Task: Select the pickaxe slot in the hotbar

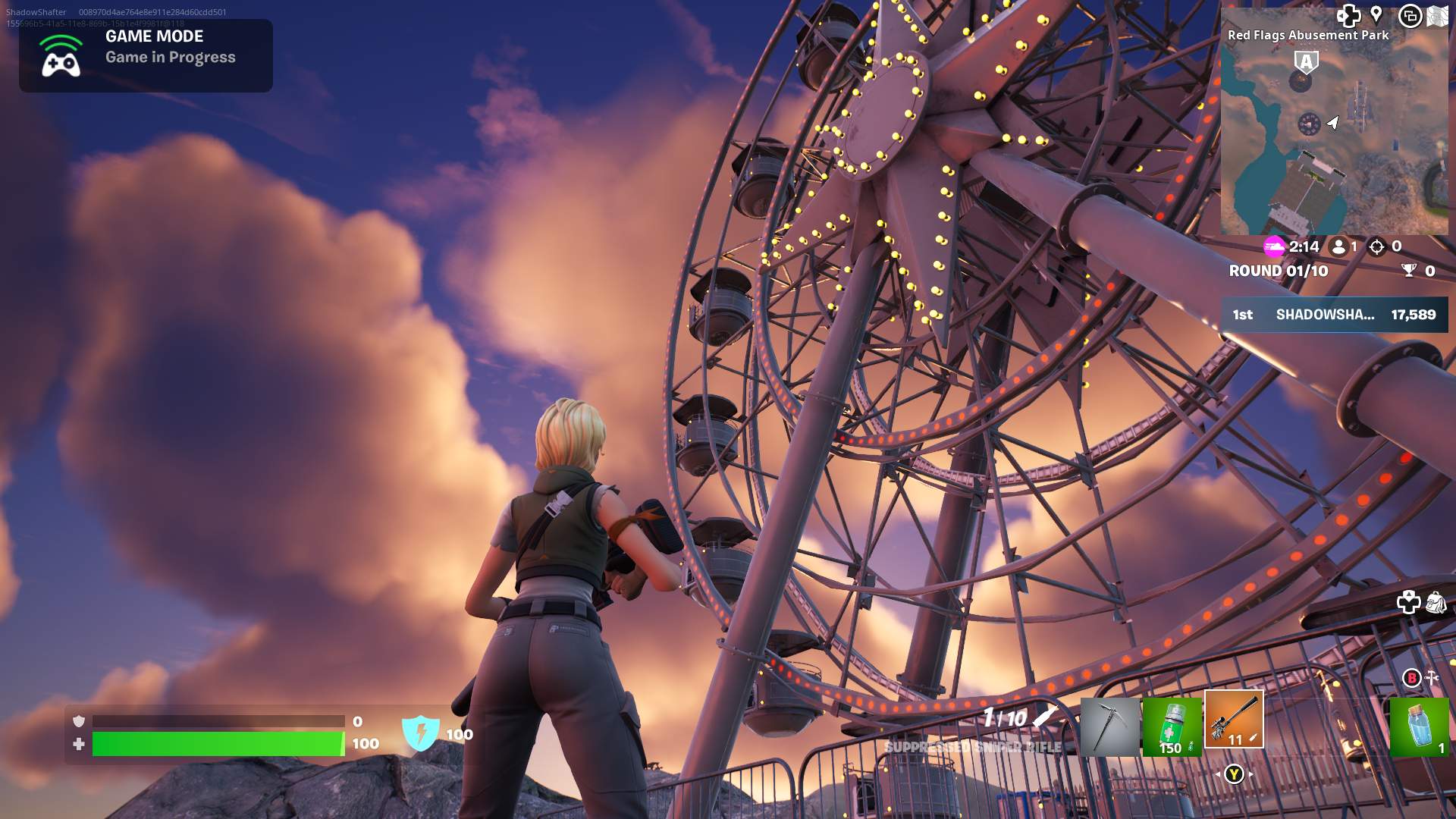Action: [1109, 727]
